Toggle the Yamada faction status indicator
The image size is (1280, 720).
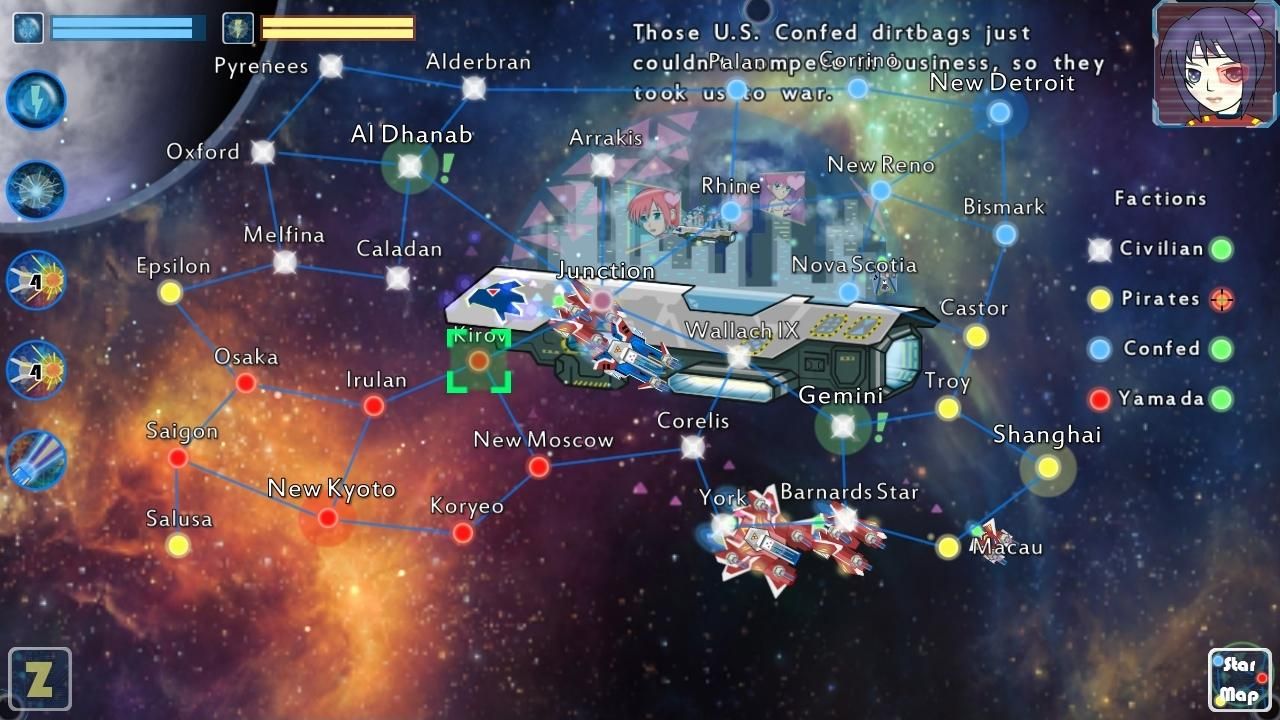tap(1221, 399)
